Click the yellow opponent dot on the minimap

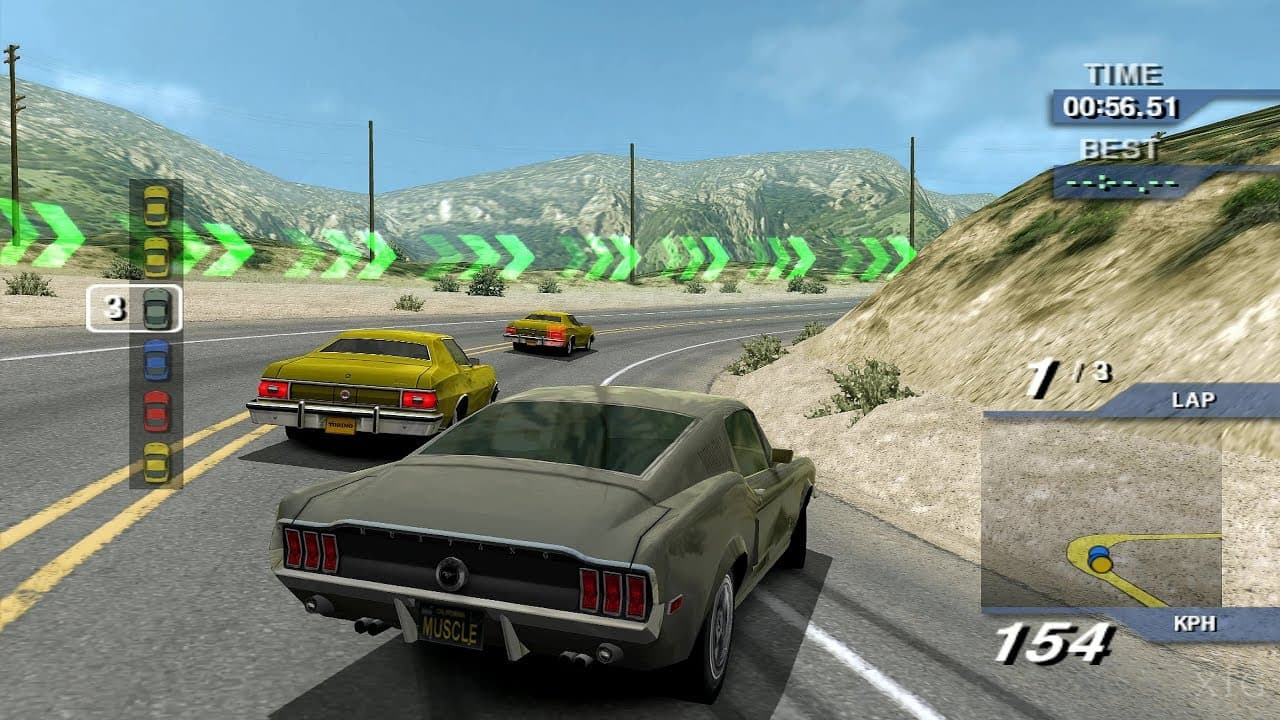pos(1100,563)
